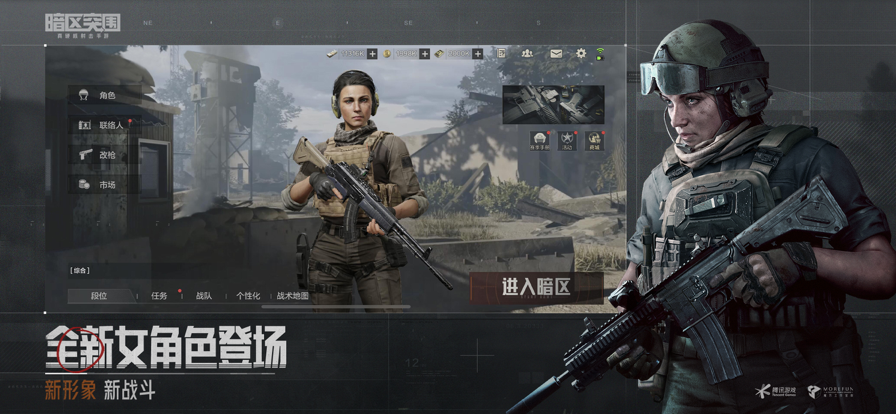Switch to the 个性化 (Customization) tab
896x414 pixels.
[x=247, y=296]
